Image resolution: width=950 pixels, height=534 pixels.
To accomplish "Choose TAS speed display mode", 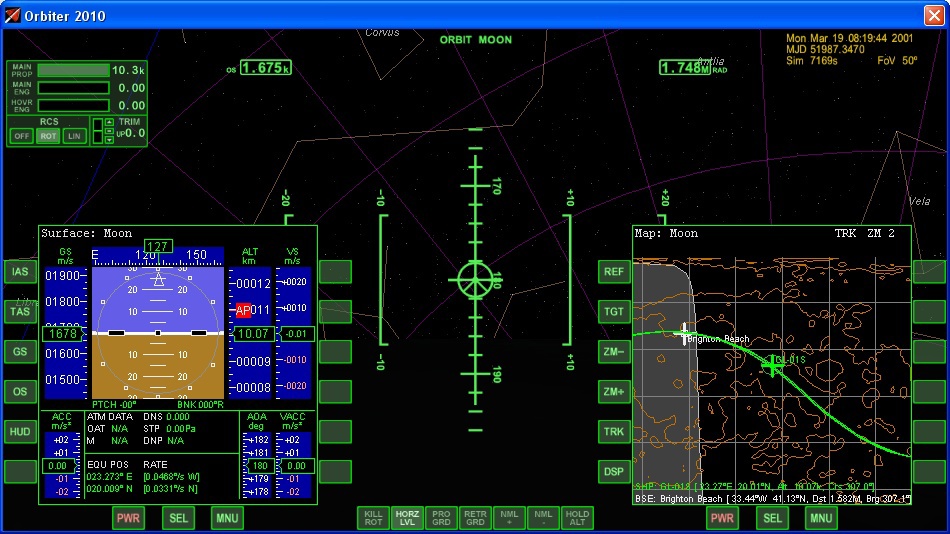I will (x=20, y=312).
